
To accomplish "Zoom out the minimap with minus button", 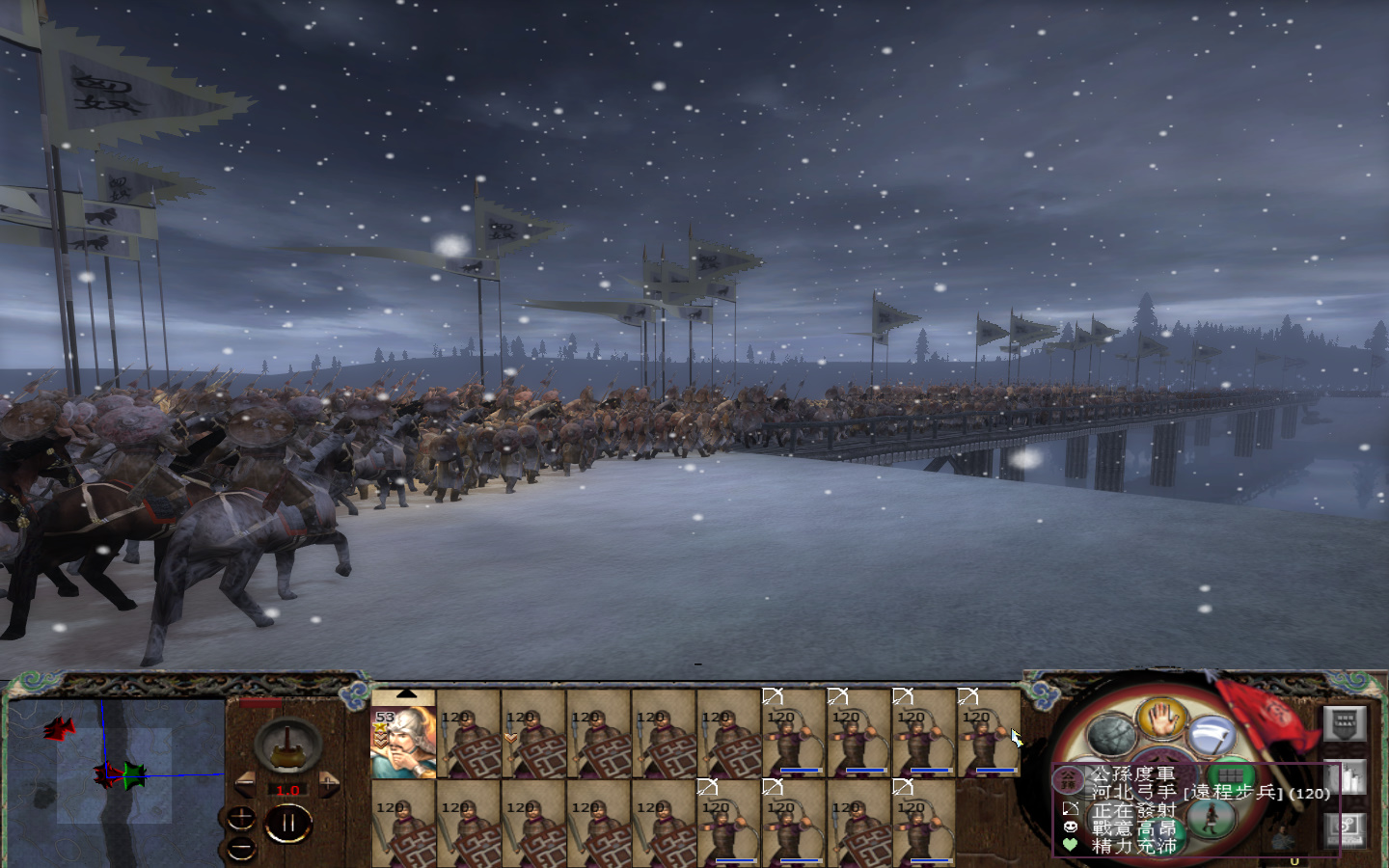I will (241, 847).
